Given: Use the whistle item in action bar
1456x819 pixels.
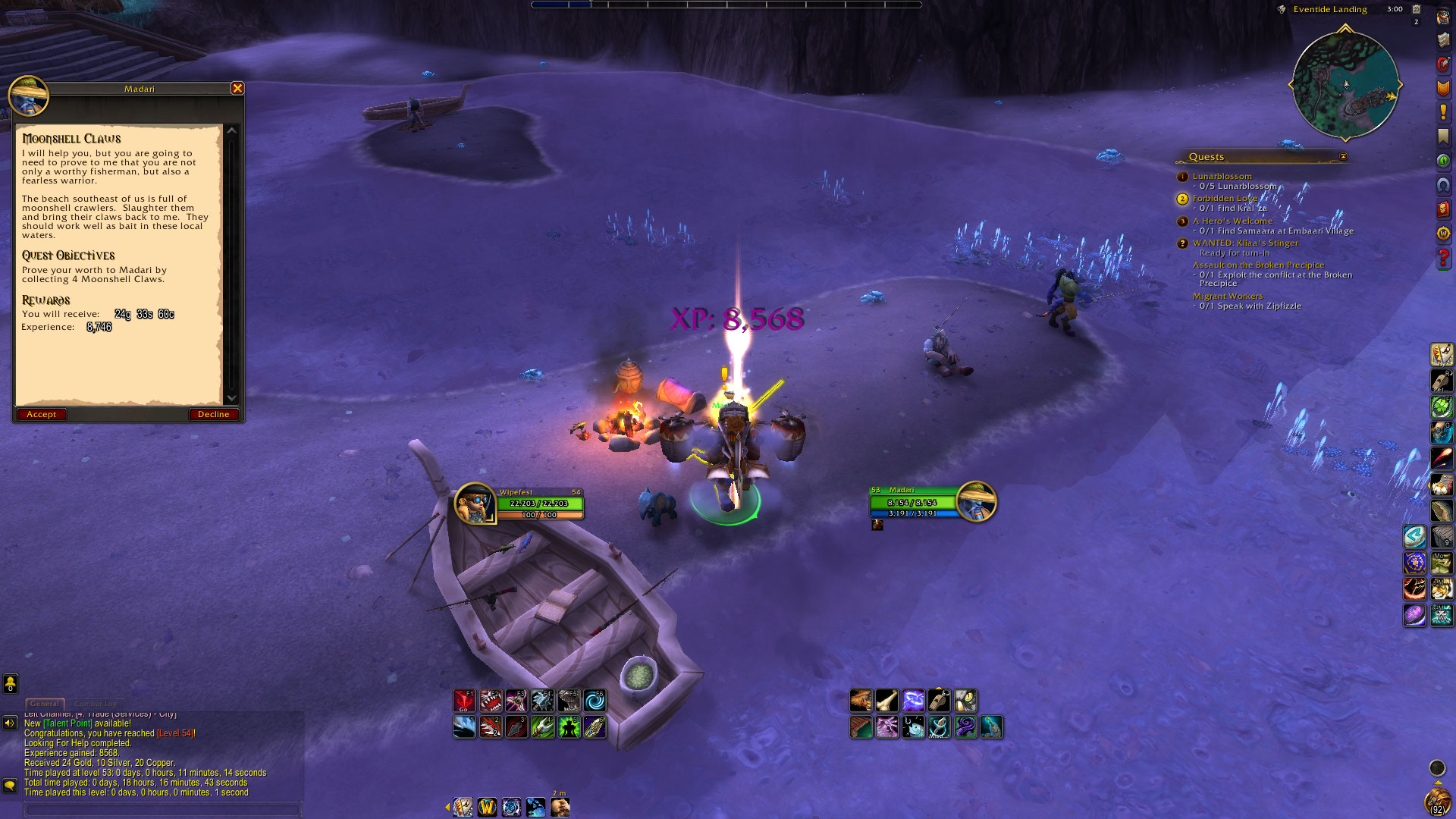Looking at the screenshot, I should pyautogui.click(x=939, y=701).
